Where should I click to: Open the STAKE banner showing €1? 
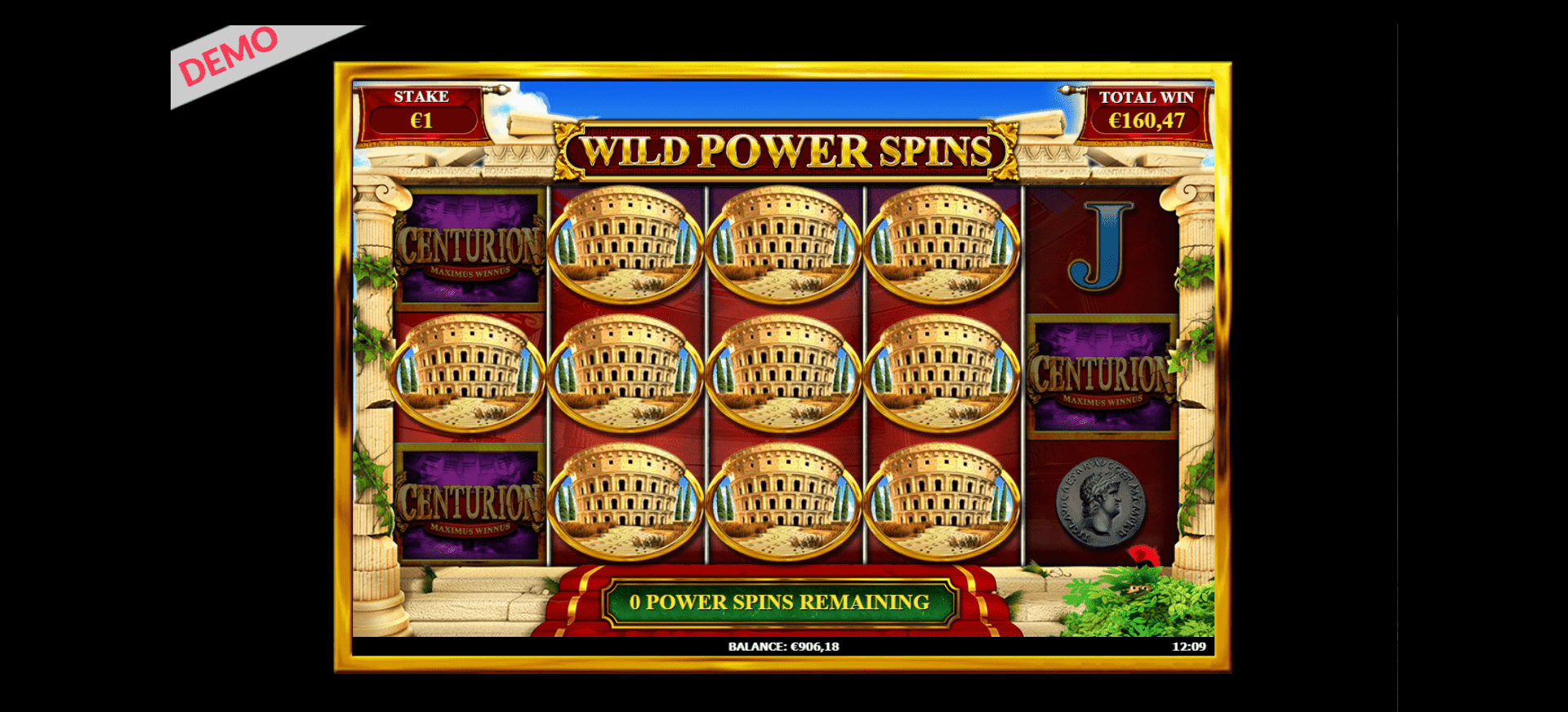point(421,109)
